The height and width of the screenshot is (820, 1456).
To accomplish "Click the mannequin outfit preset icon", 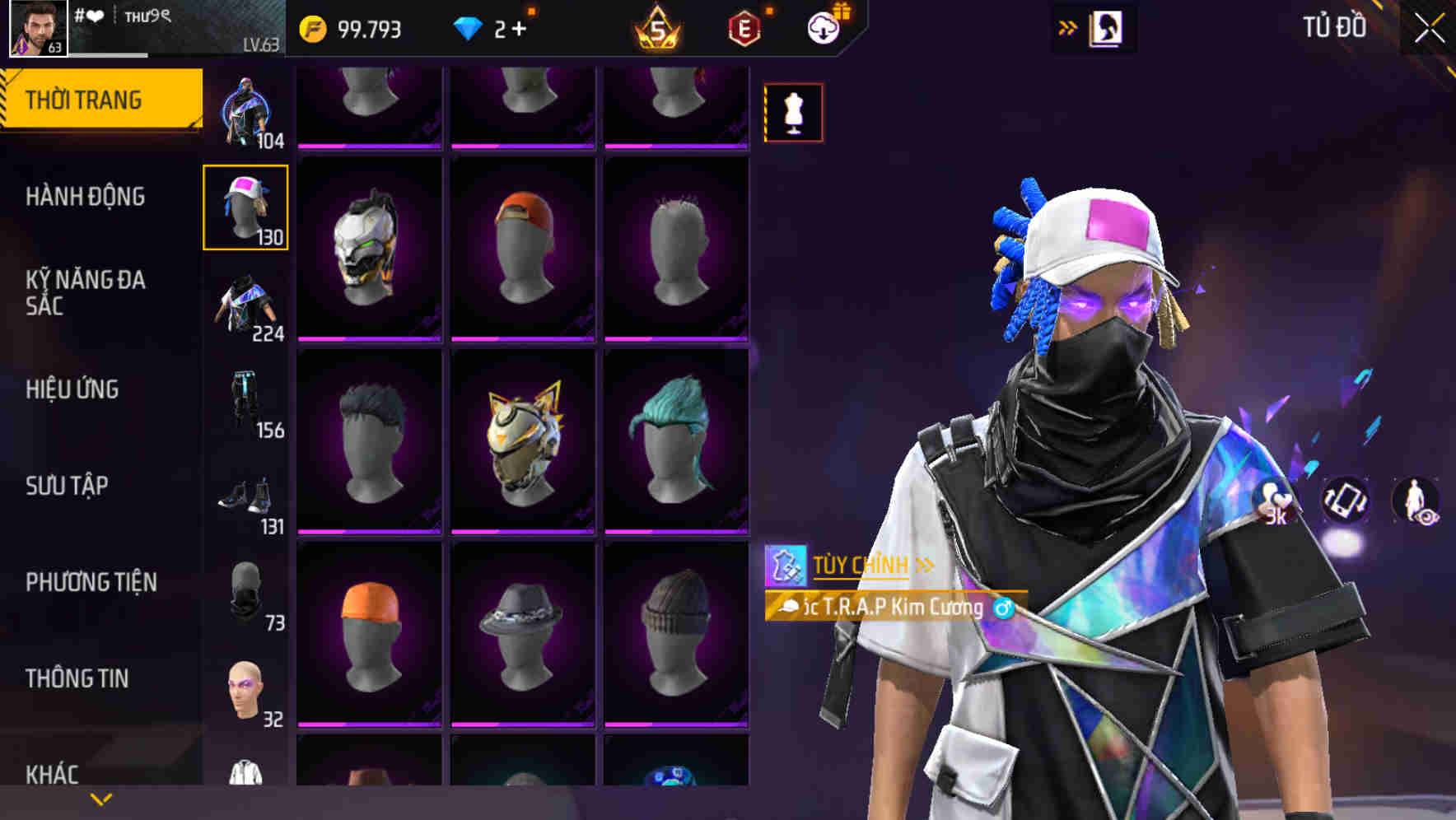I will (793, 112).
